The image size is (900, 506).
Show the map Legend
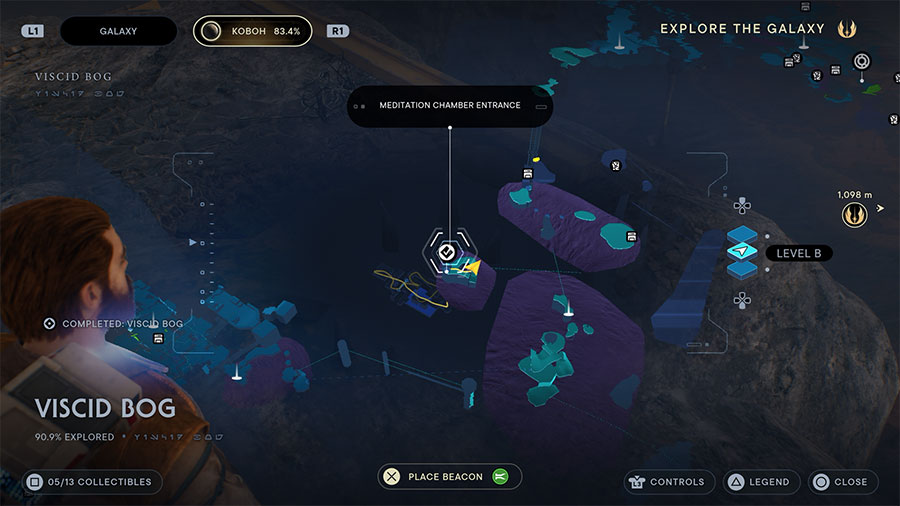[x=759, y=482]
